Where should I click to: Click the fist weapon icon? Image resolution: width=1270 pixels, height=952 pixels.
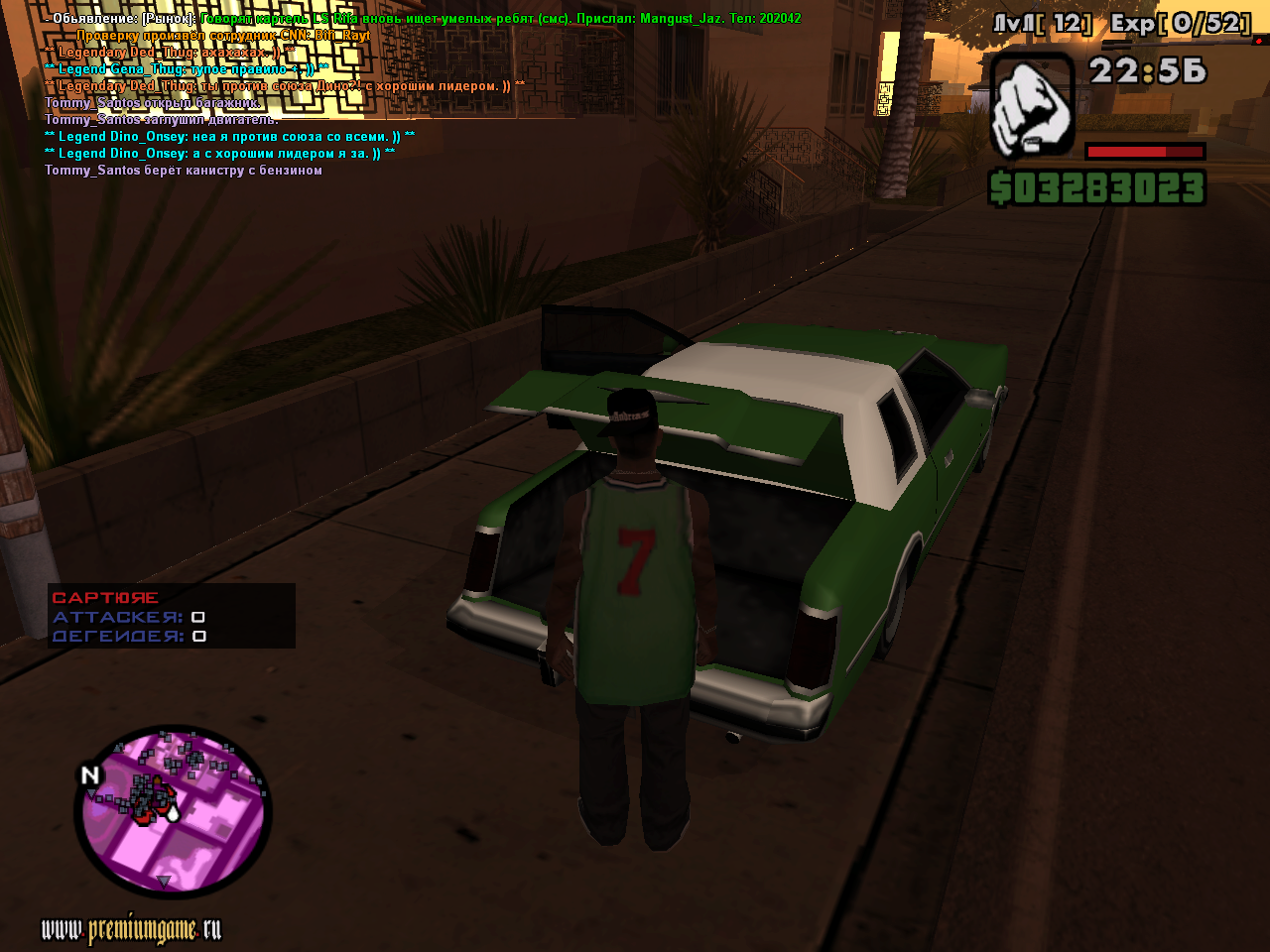[1032, 106]
